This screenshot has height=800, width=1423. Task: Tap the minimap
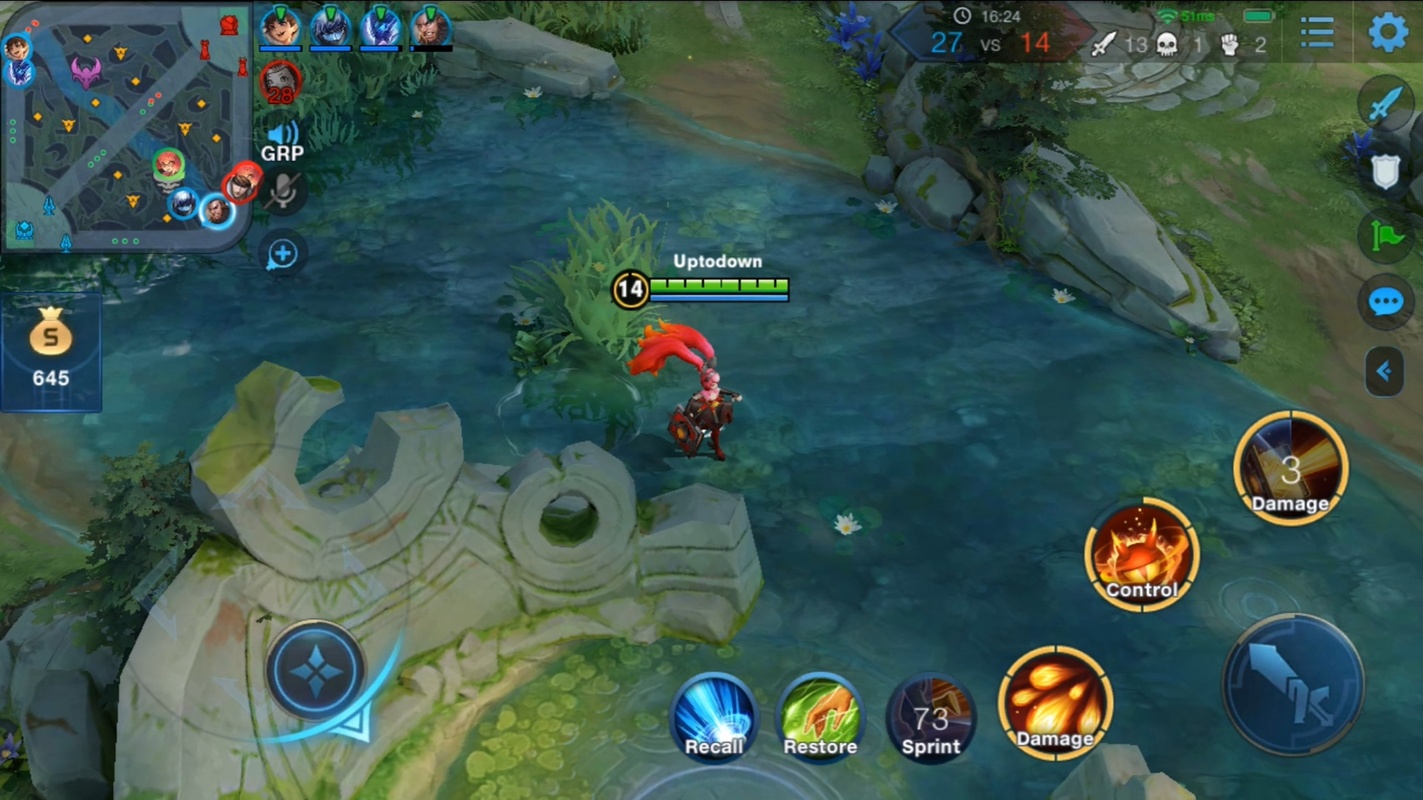point(126,126)
